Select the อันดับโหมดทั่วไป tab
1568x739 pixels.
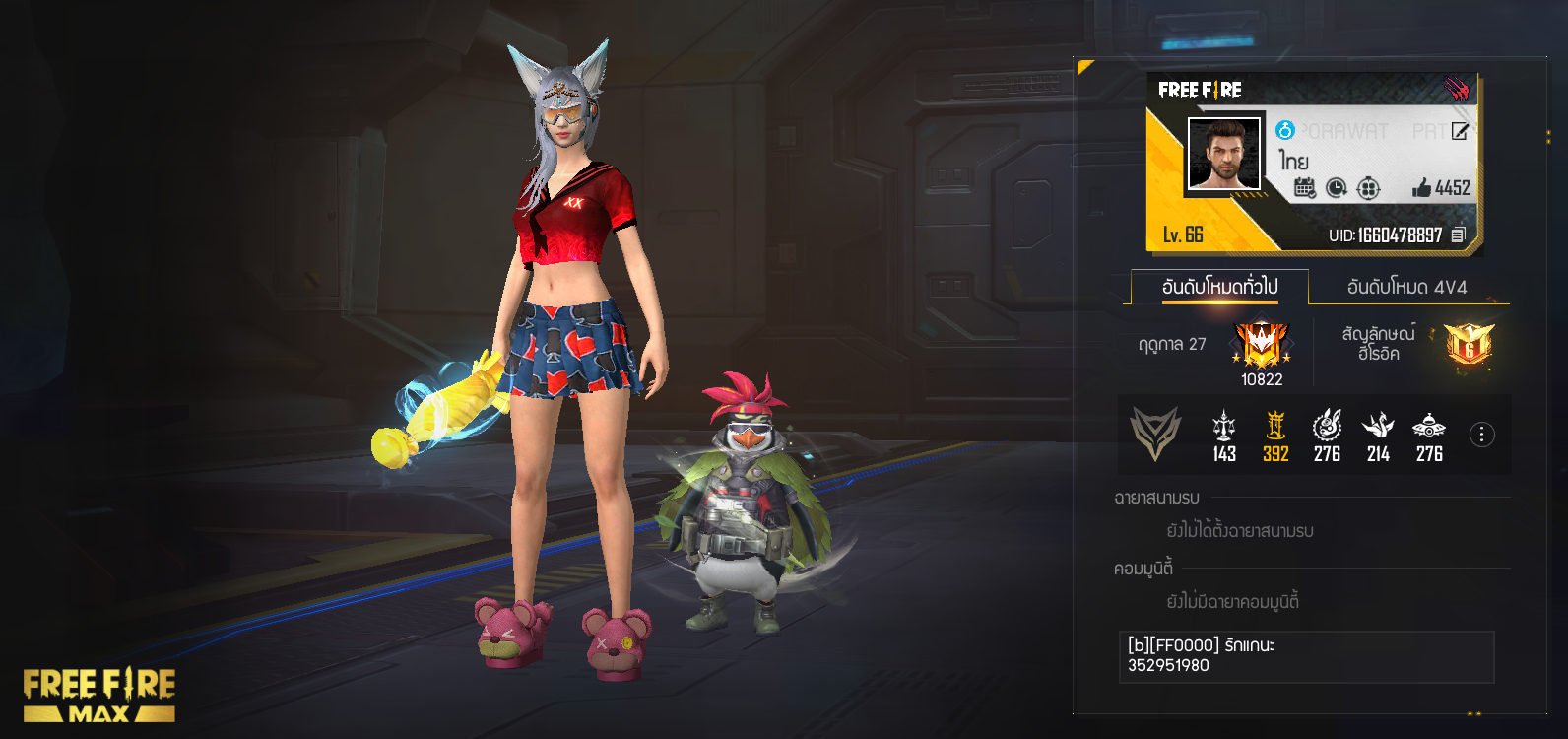click(x=1219, y=287)
